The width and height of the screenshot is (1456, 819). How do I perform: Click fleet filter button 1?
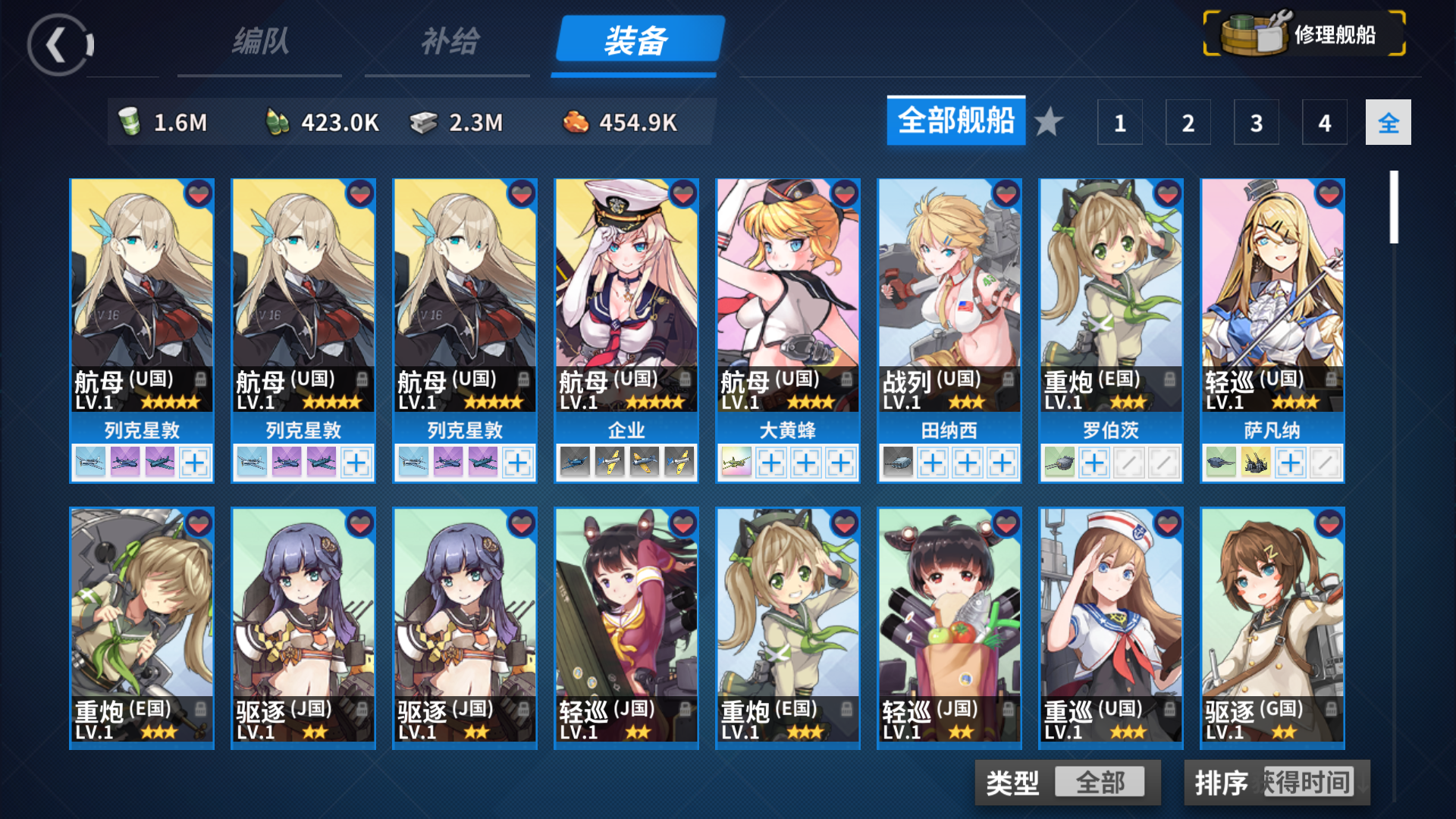[1119, 122]
